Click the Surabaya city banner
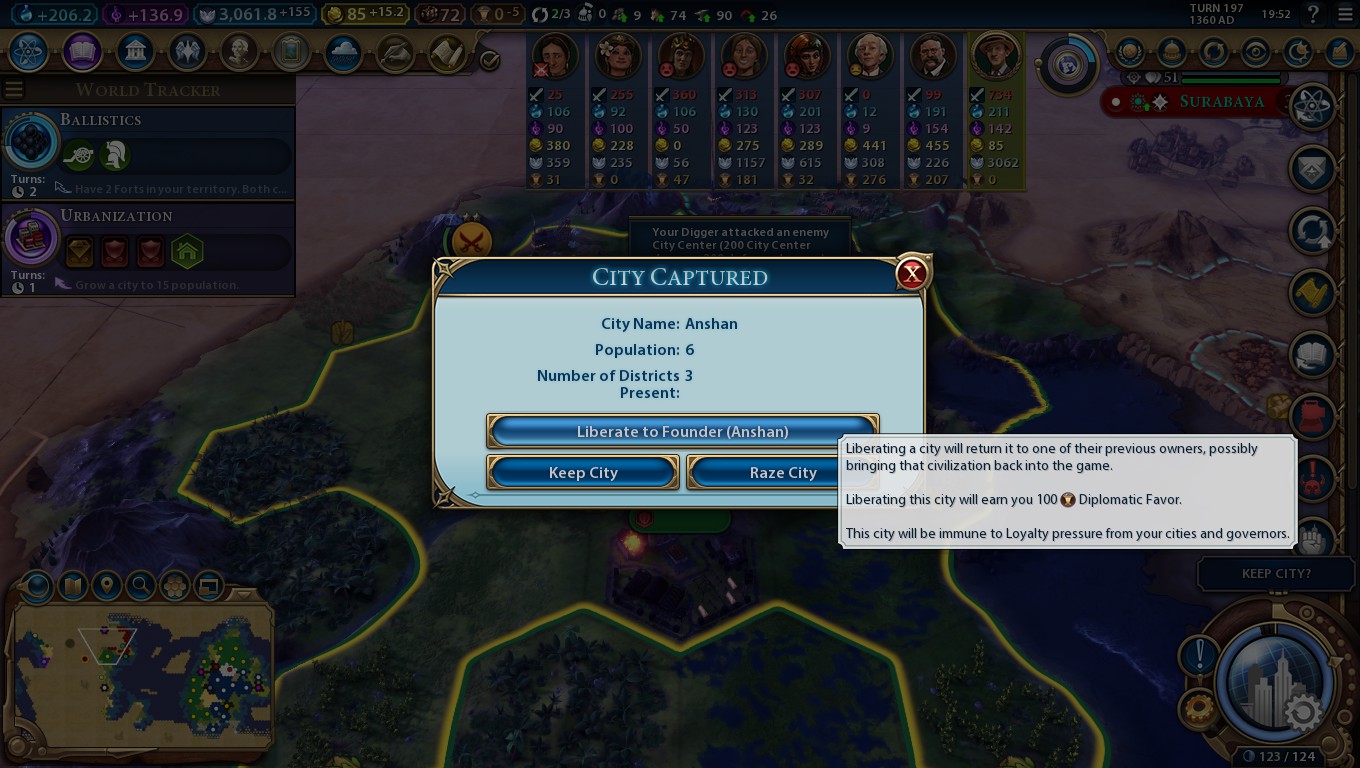 click(x=1221, y=102)
